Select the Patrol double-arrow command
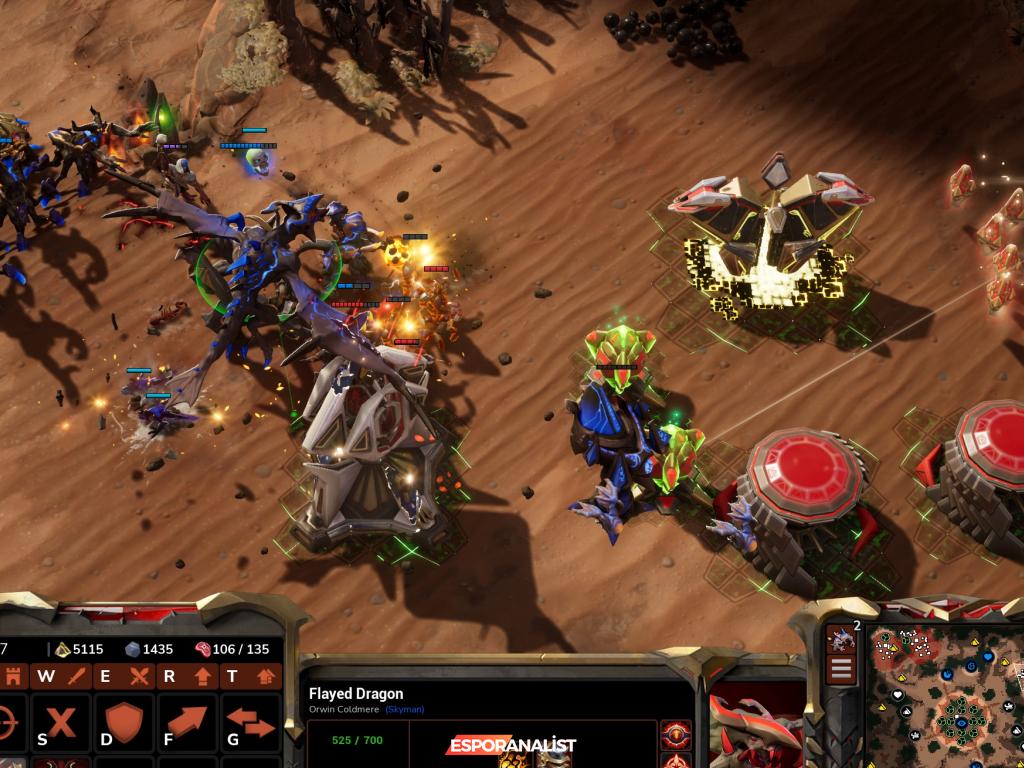1024x768 pixels. [x=249, y=722]
